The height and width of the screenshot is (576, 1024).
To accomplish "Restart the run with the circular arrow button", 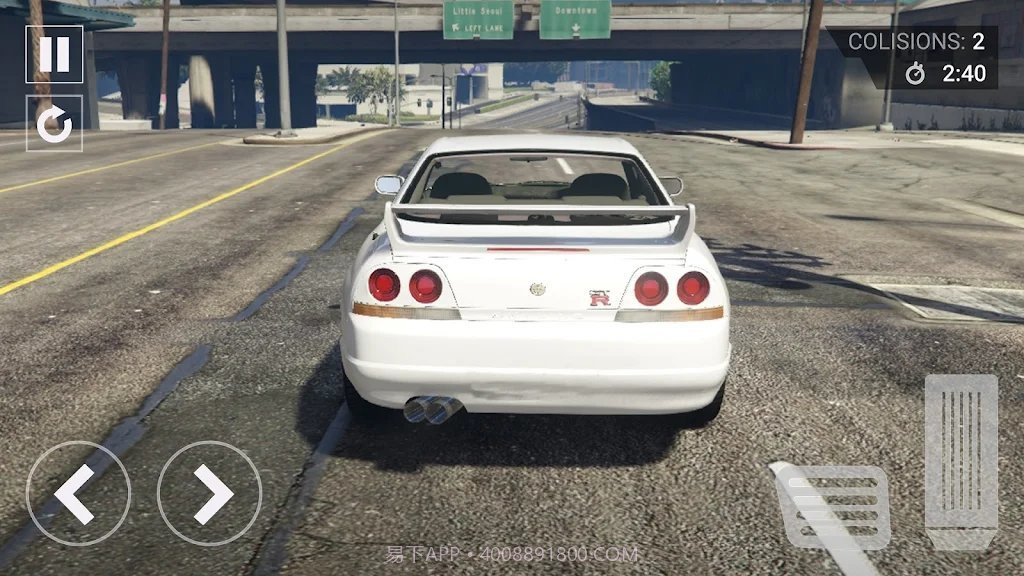I will click(x=54, y=123).
